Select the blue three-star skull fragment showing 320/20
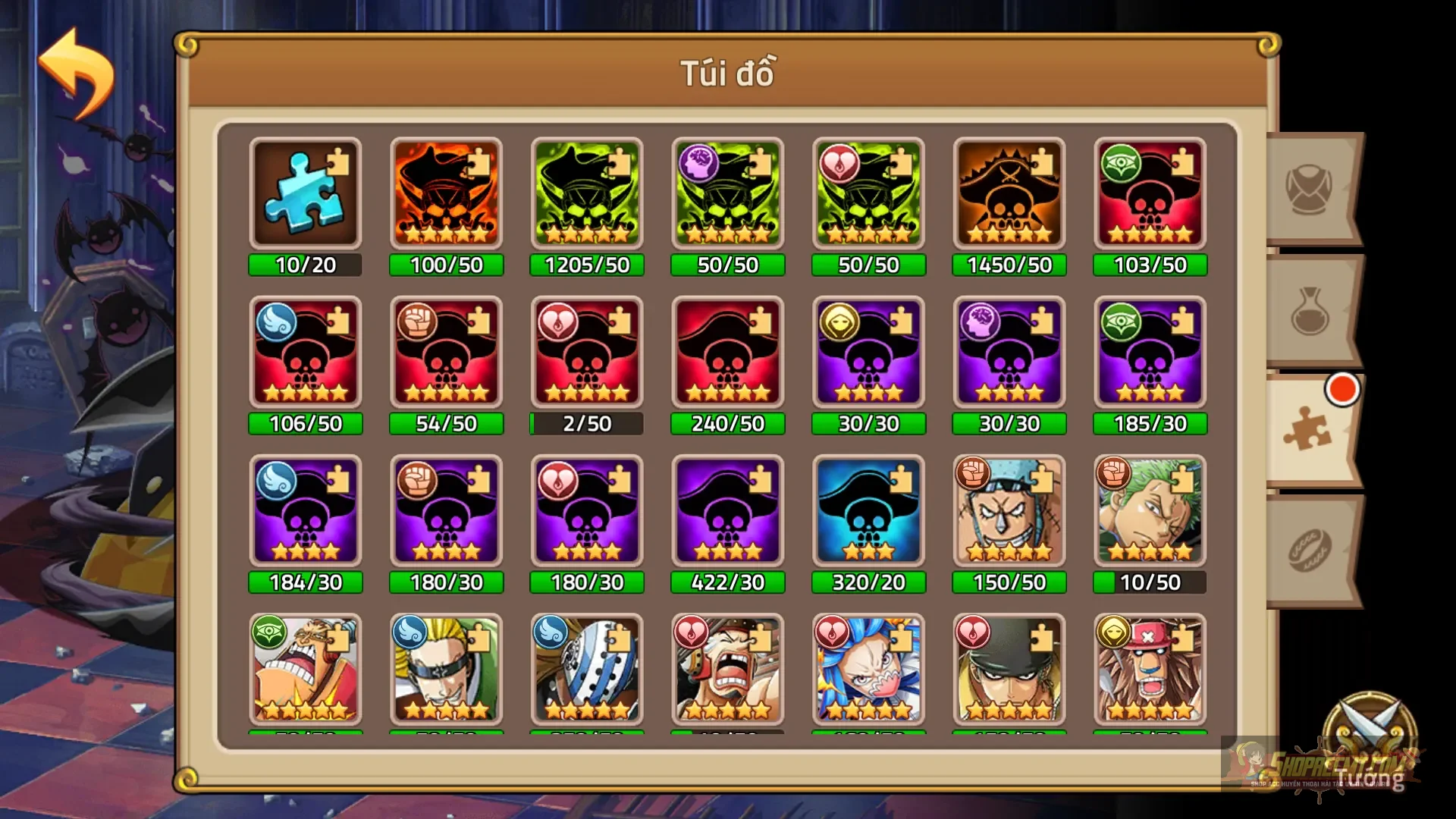Screen dimensions: 1456x819 click(868, 512)
